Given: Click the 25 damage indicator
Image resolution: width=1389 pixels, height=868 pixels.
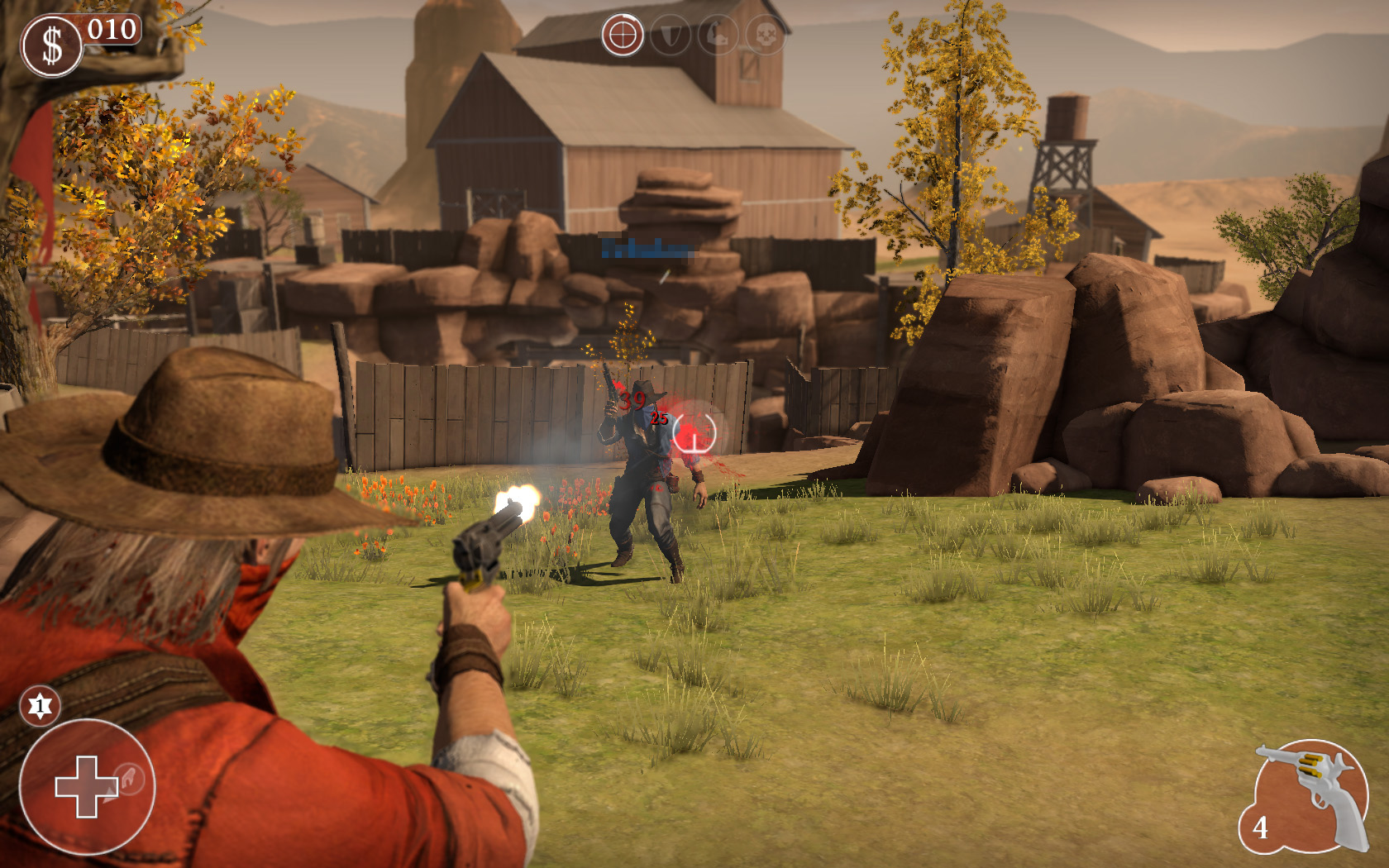Looking at the screenshot, I should click(x=657, y=419).
